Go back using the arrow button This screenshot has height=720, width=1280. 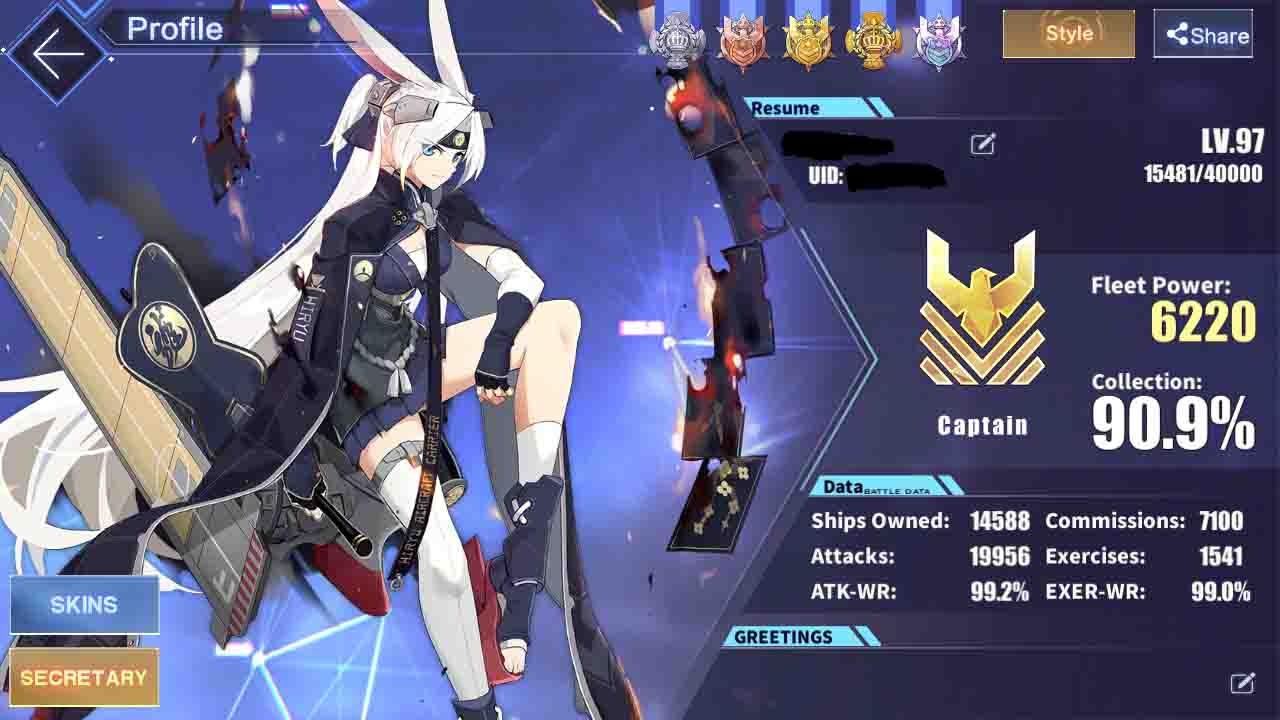click(x=56, y=52)
